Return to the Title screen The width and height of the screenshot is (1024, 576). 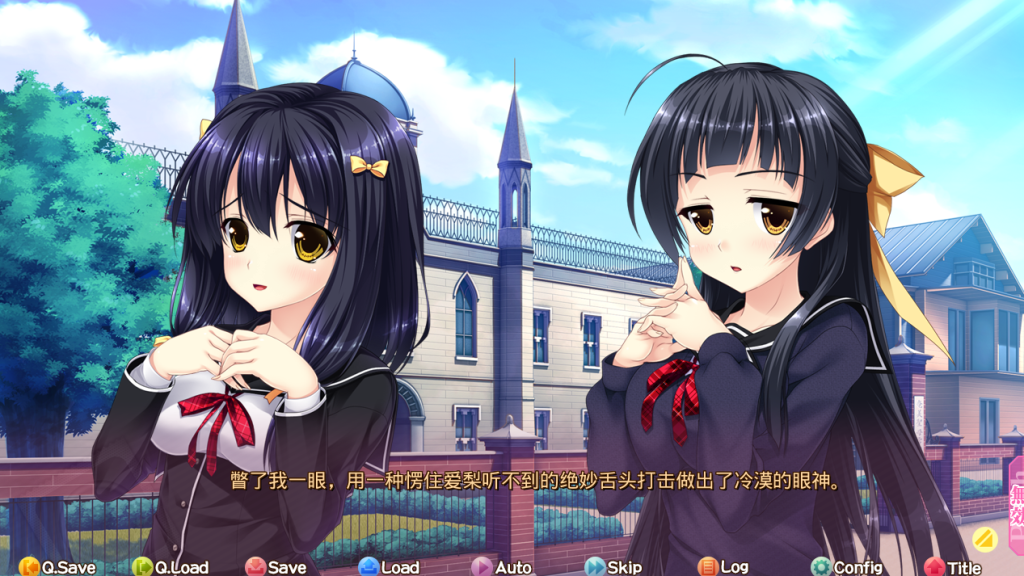[x=953, y=567]
